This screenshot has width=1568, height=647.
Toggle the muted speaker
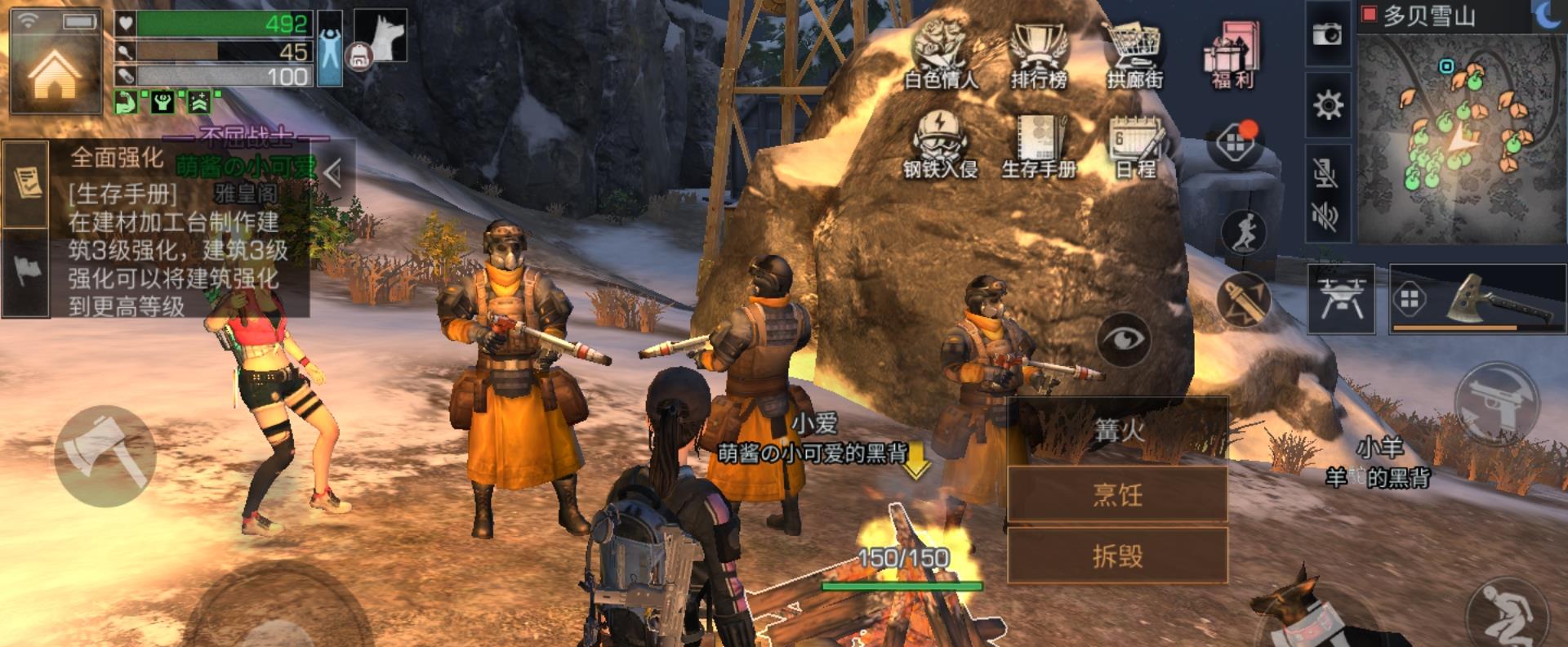[x=1326, y=216]
